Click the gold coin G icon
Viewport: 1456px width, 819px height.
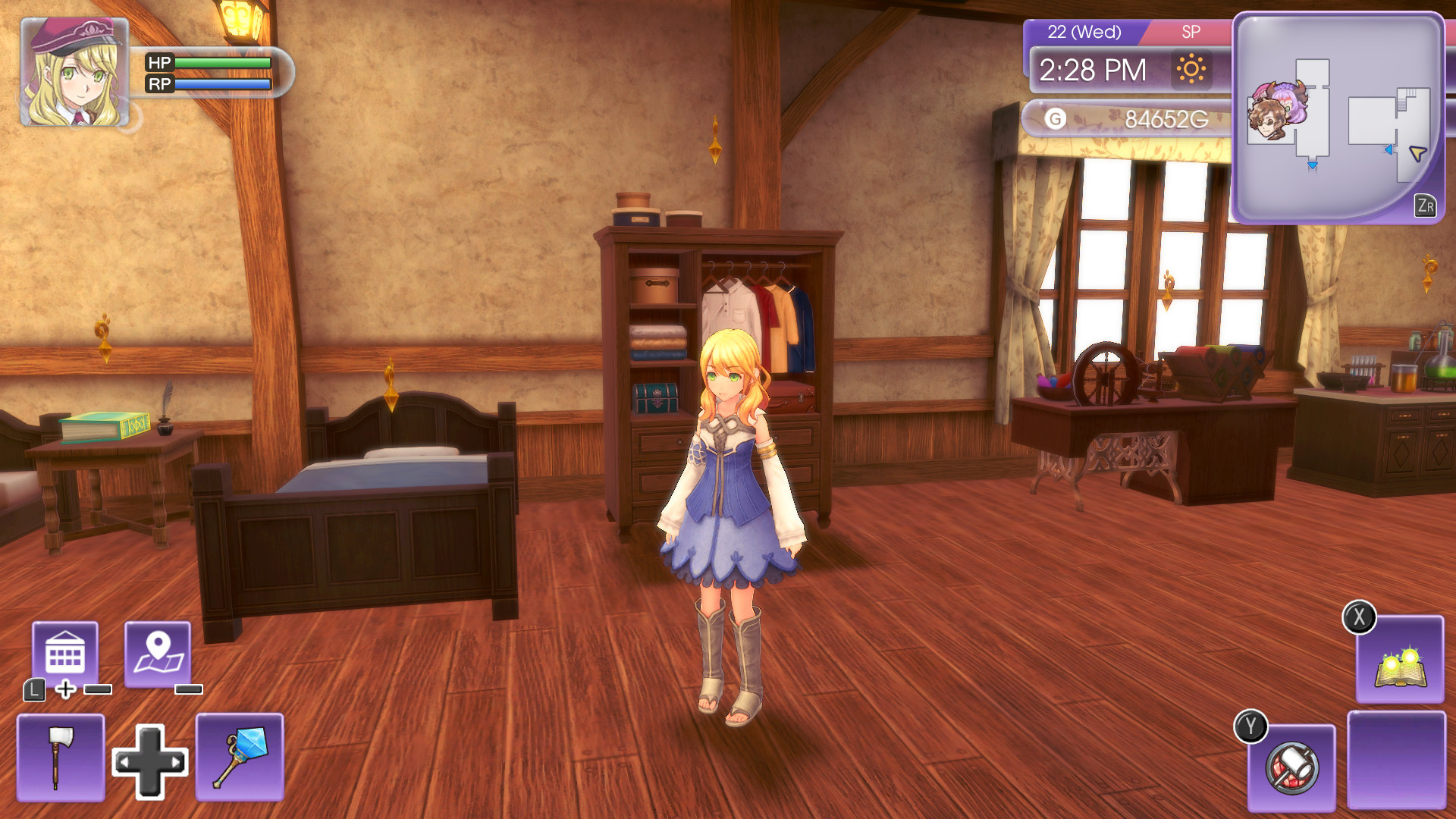(x=1056, y=118)
